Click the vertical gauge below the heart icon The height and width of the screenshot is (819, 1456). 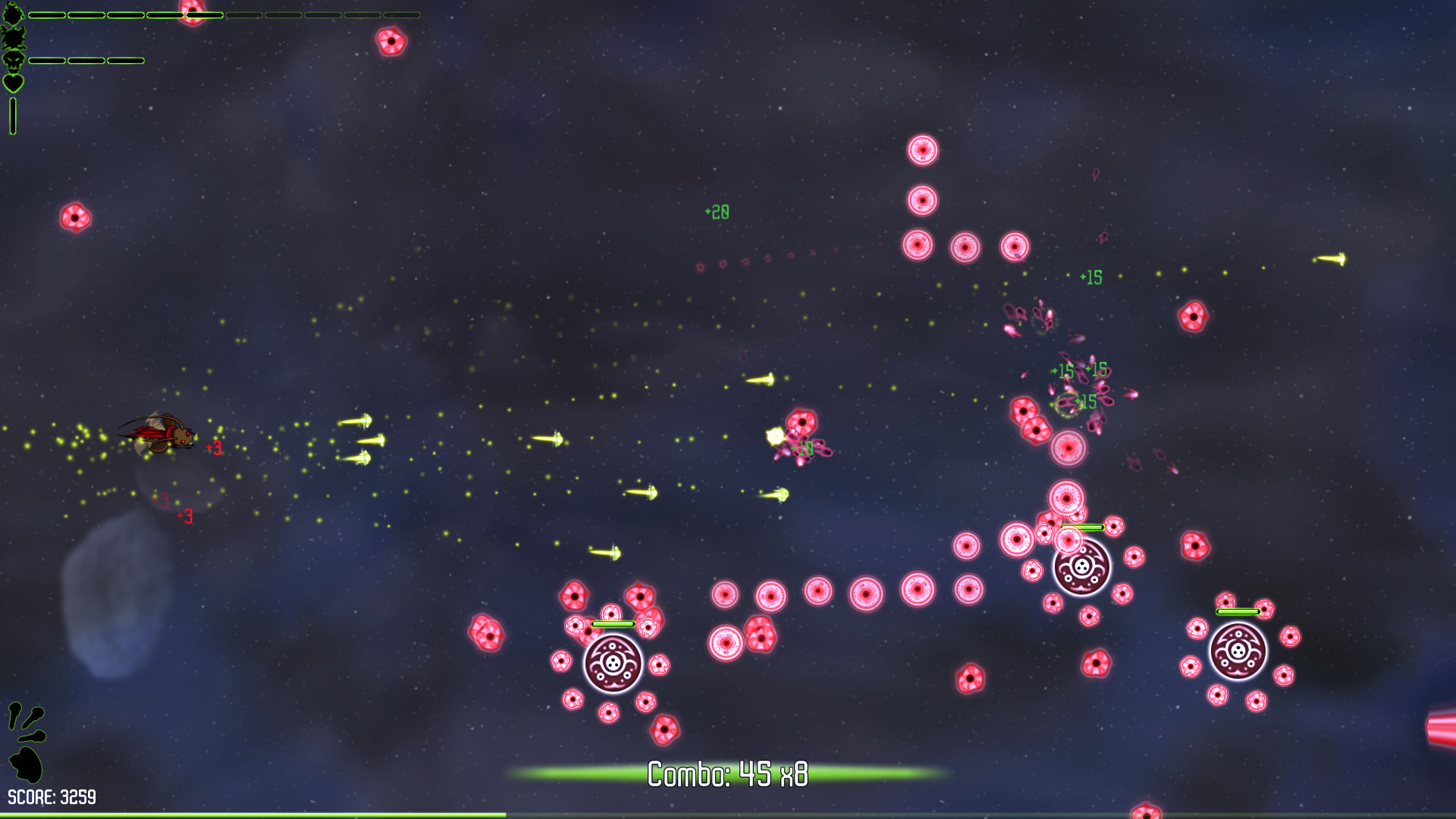tap(13, 115)
